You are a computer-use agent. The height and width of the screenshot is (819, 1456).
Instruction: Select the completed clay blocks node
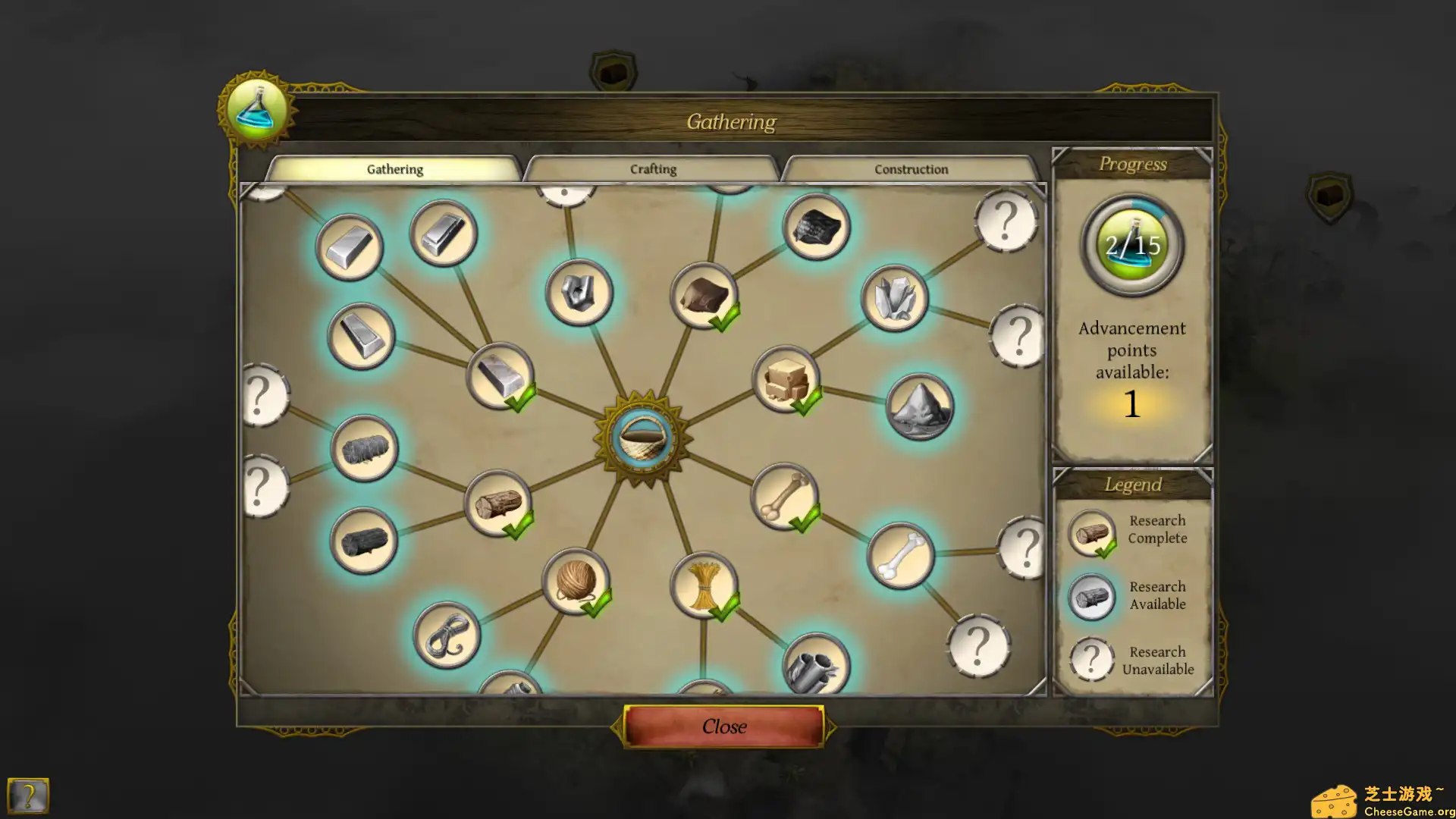point(786,379)
